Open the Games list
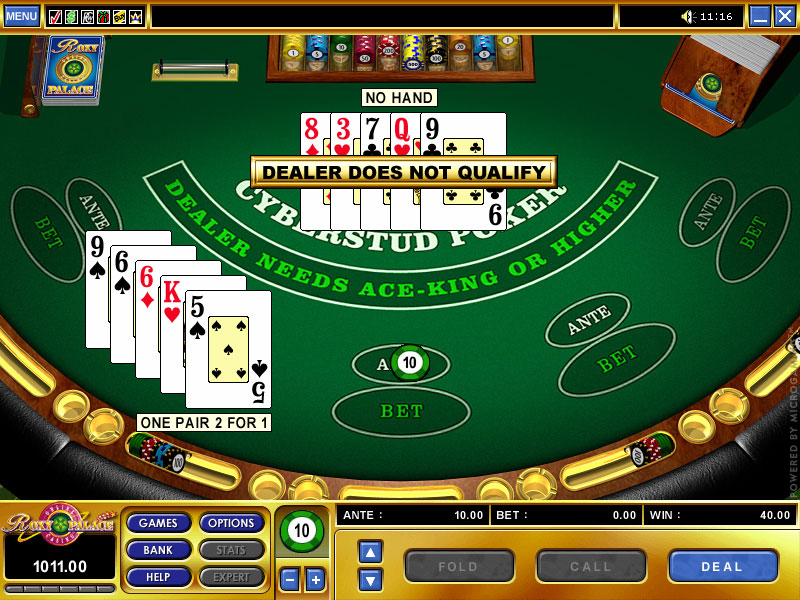The height and width of the screenshot is (600, 800). [158, 523]
